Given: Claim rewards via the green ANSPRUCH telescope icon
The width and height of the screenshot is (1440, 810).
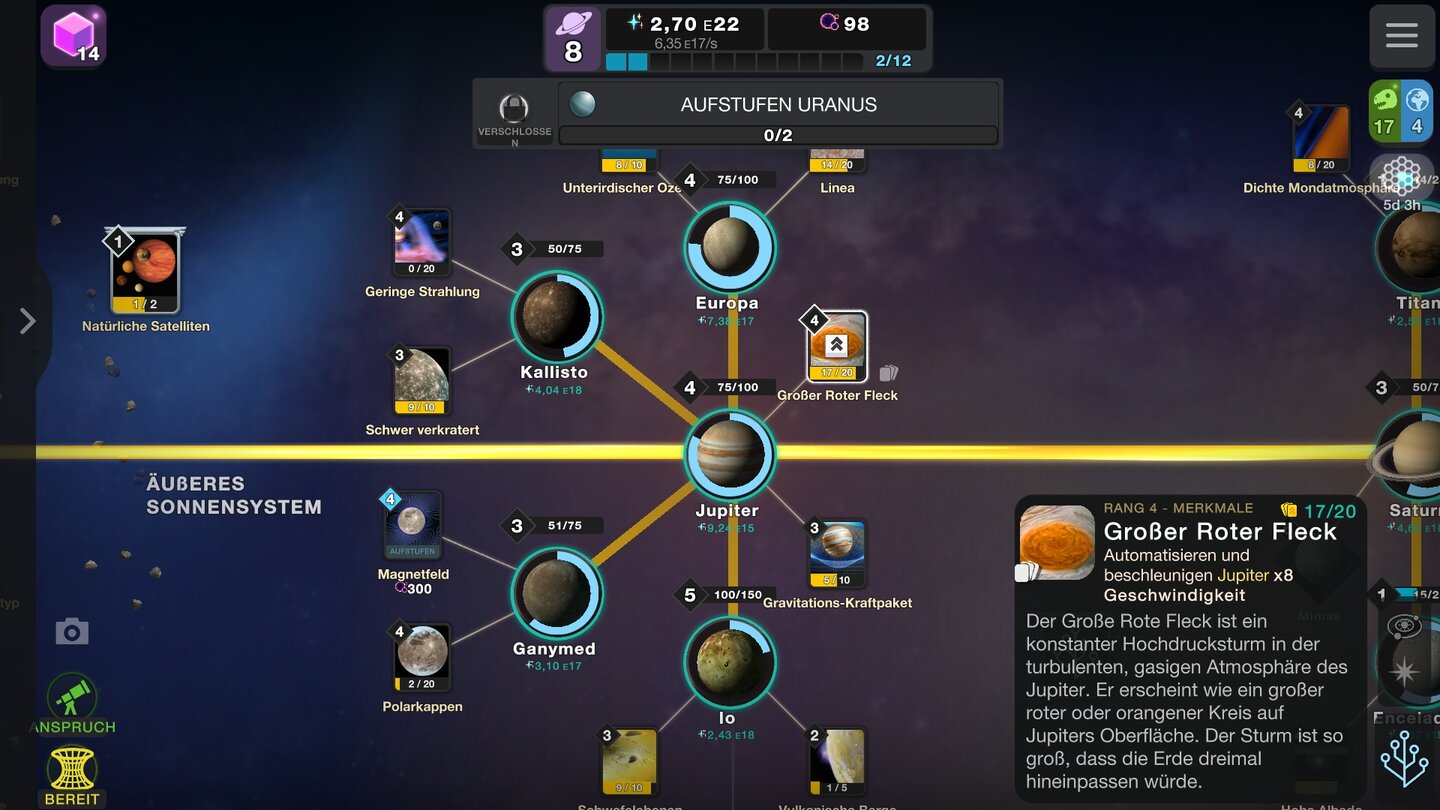Looking at the screenshot, I should click(x=70, y=695).
